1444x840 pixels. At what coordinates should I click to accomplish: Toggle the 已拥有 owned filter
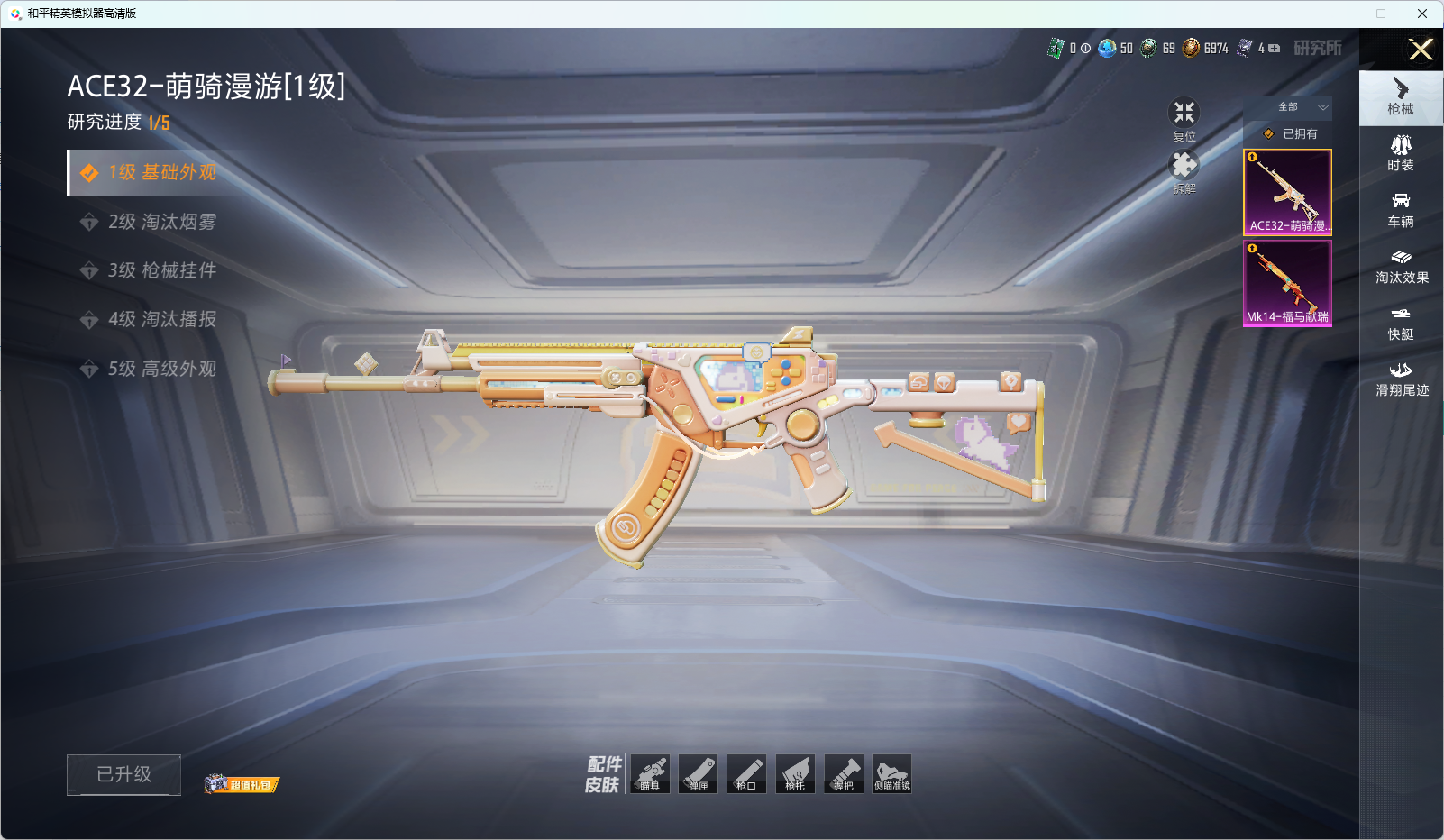[x=1290, y=133]
